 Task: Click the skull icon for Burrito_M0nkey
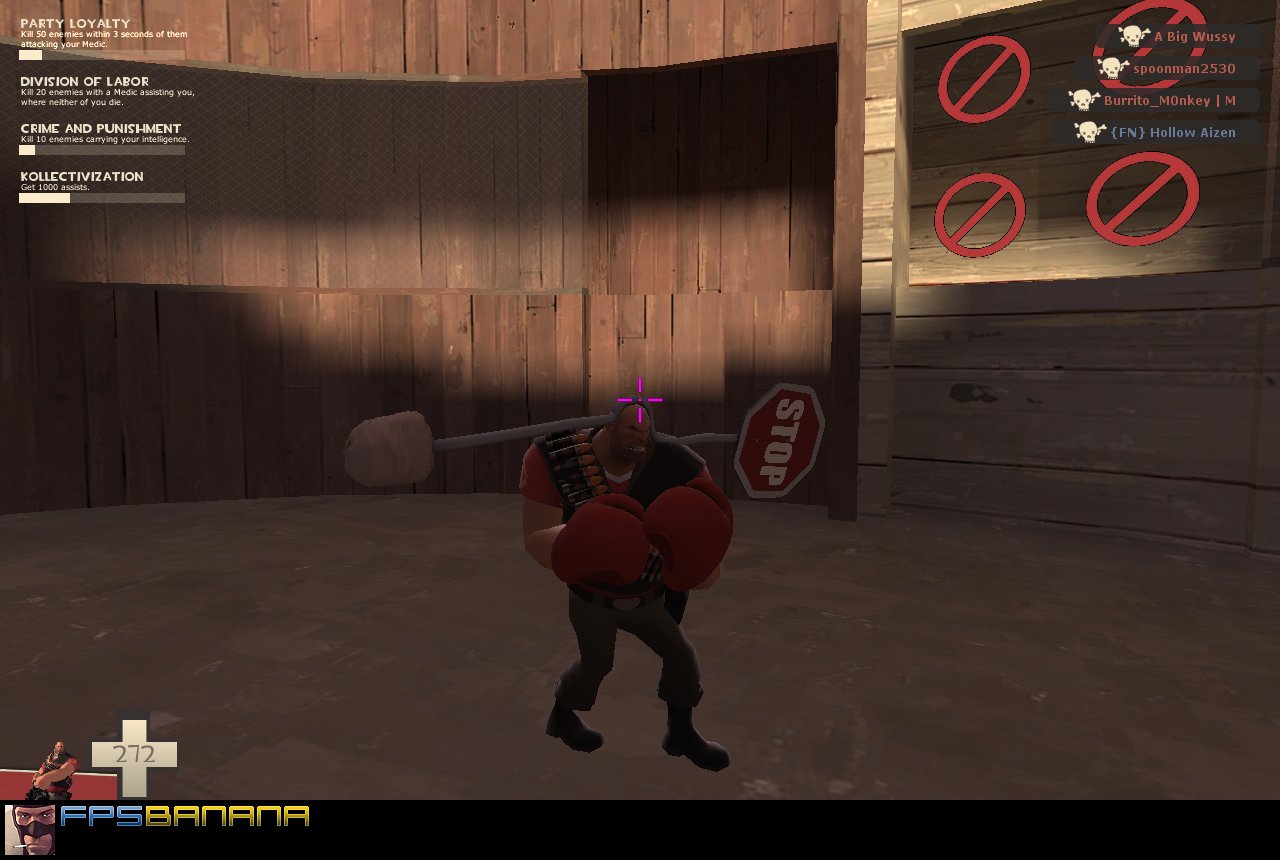pyautogui.click(x=1084, y=100)
